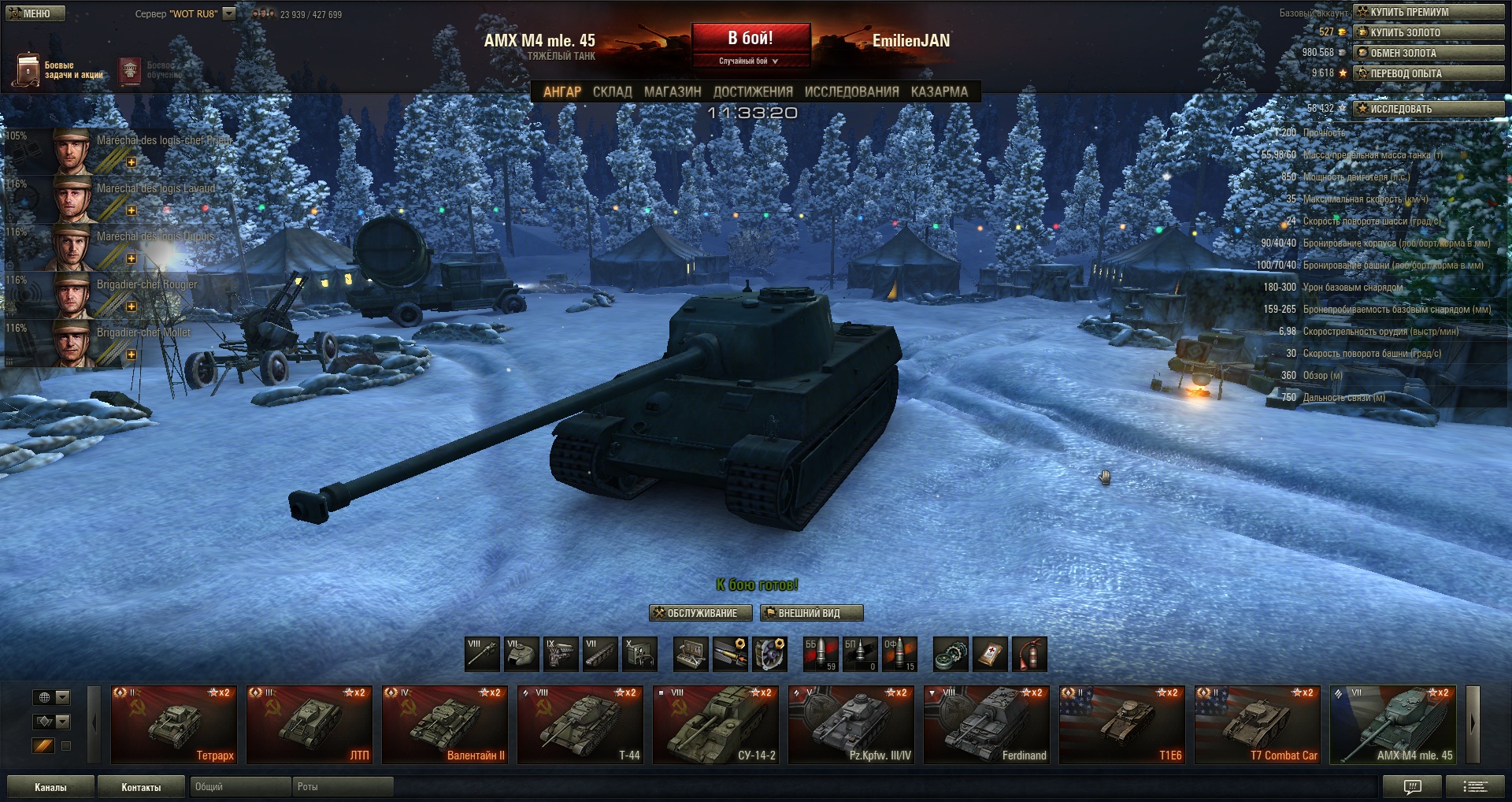The image size is (1512, 802).
Task: Open the Каналы chat channels button
Action: tap(50, 787)
